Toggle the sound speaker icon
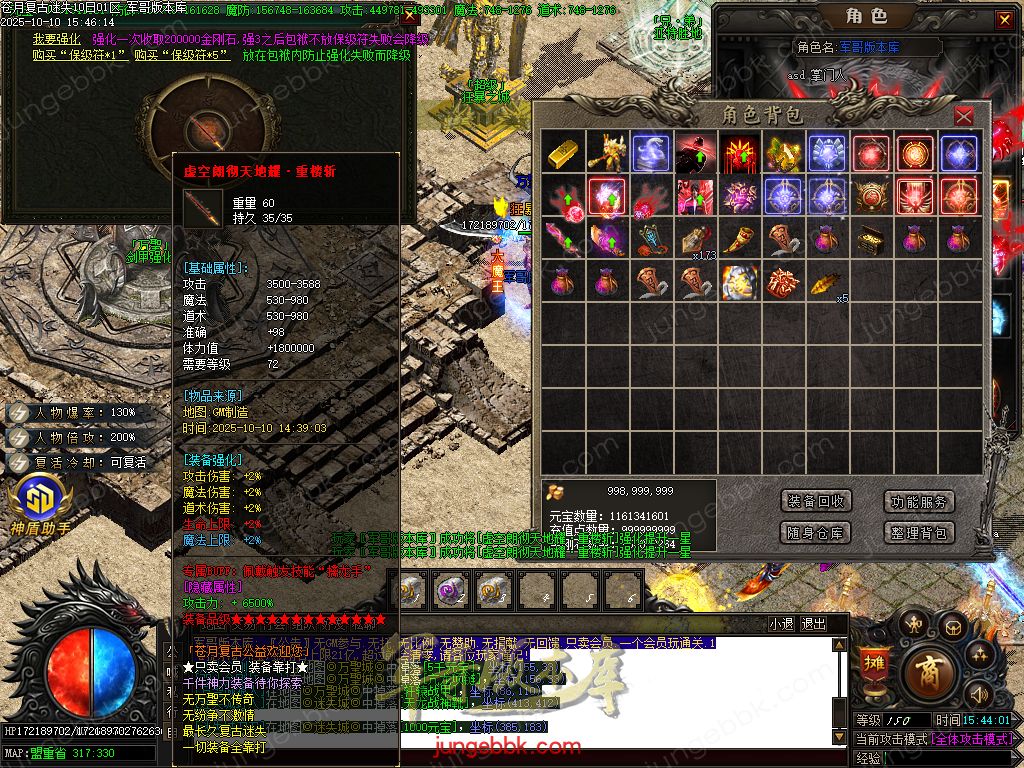 [978, 694]
